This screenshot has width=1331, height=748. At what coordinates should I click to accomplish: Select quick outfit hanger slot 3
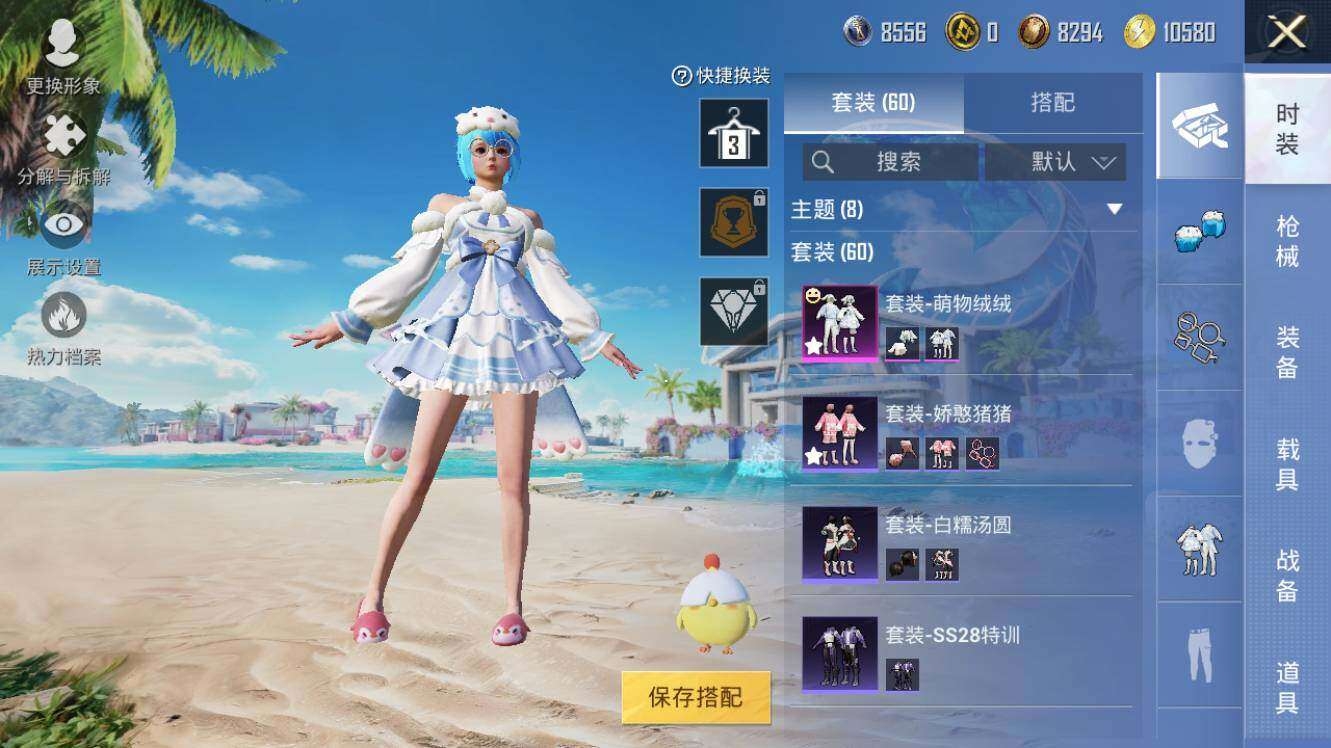coord(734,133)
